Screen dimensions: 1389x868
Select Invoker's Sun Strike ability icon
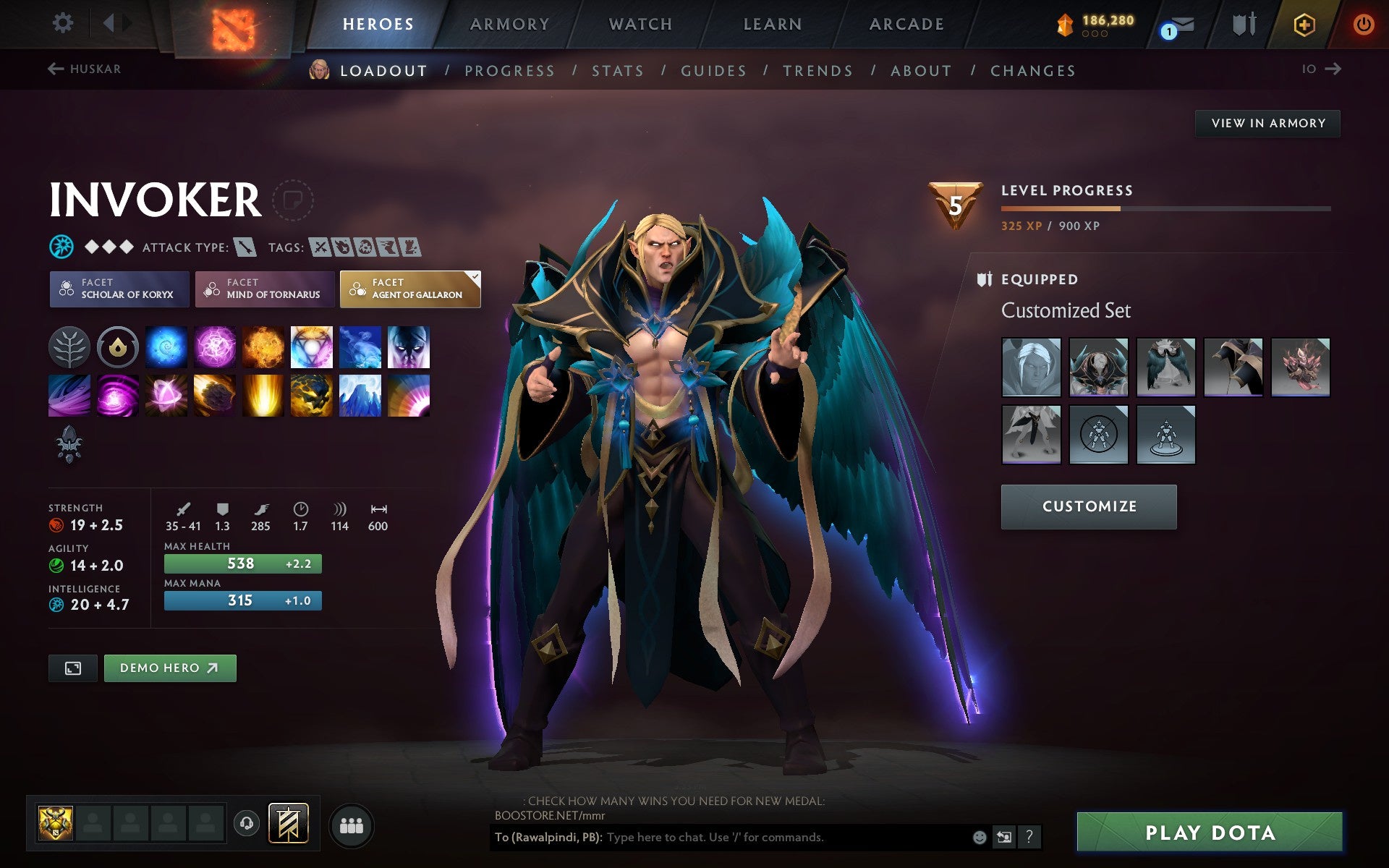click(x=263, y=394)
